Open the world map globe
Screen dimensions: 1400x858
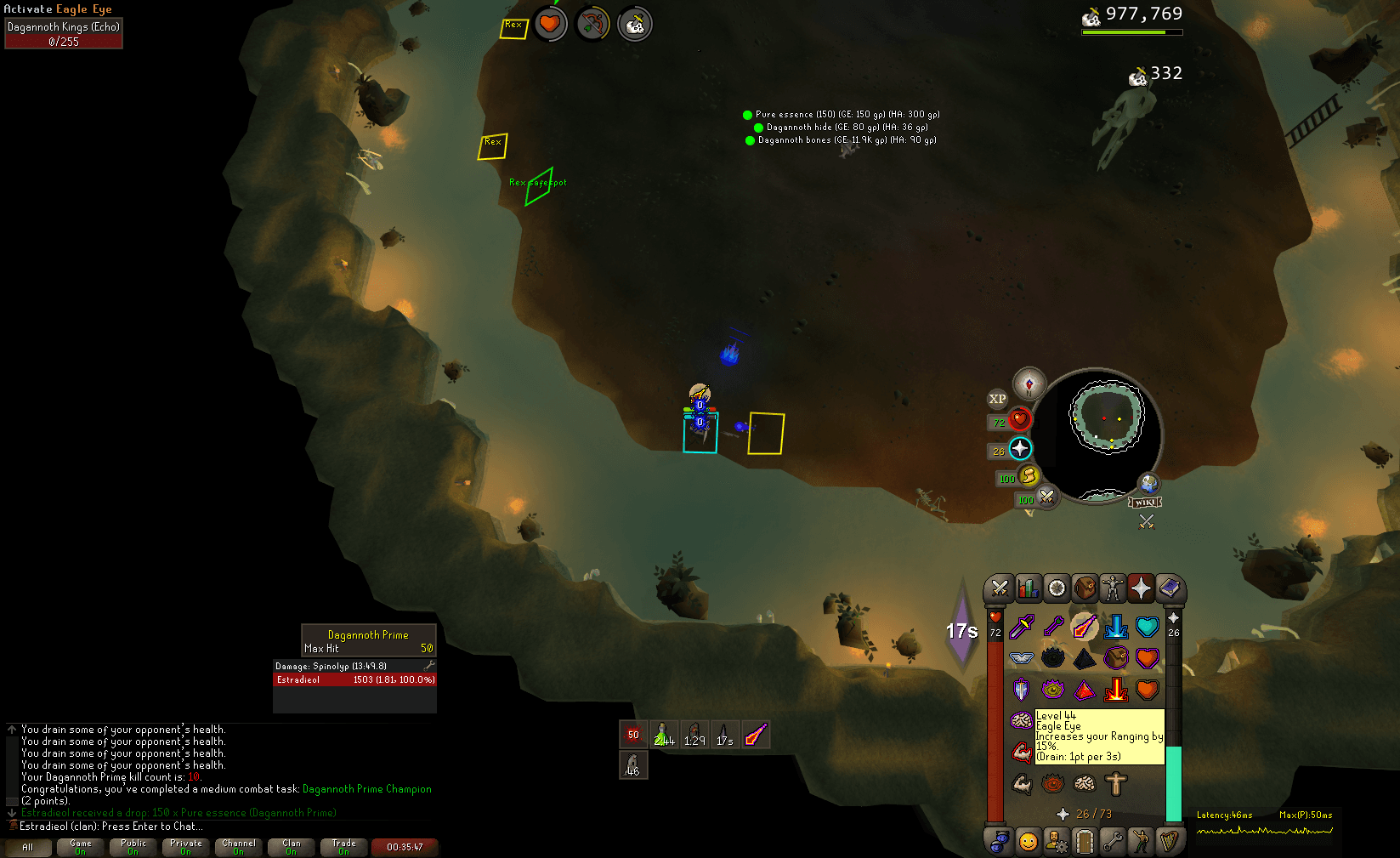(1148, 485)
